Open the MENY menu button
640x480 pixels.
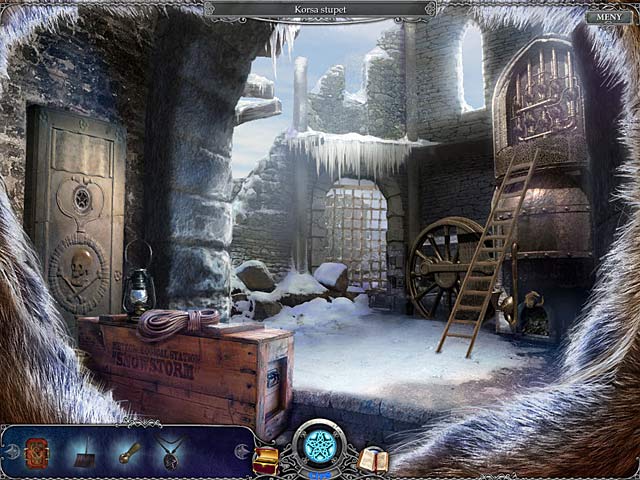tap(608, 17)
